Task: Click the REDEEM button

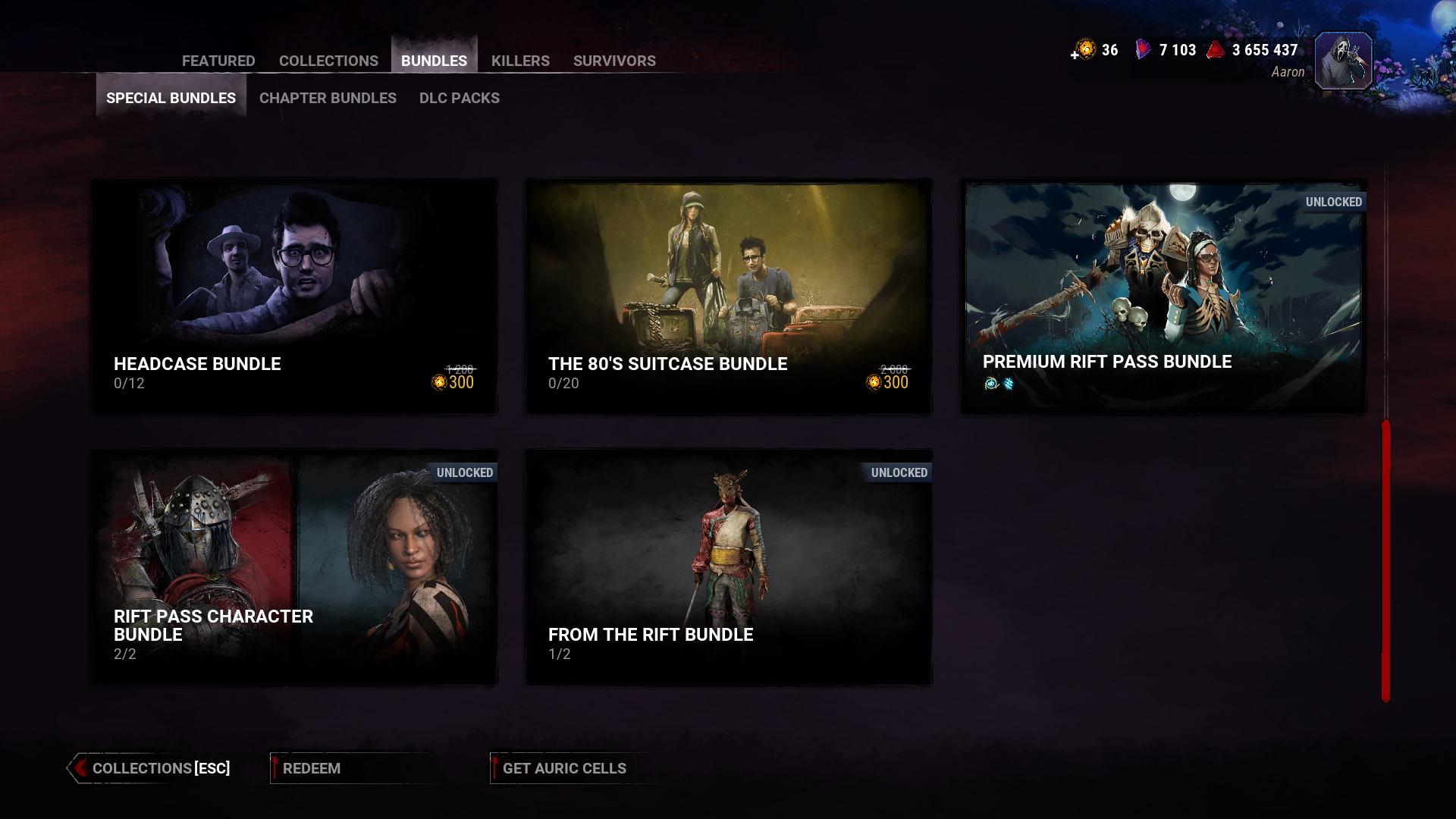Action: click(x=311, y=768)
